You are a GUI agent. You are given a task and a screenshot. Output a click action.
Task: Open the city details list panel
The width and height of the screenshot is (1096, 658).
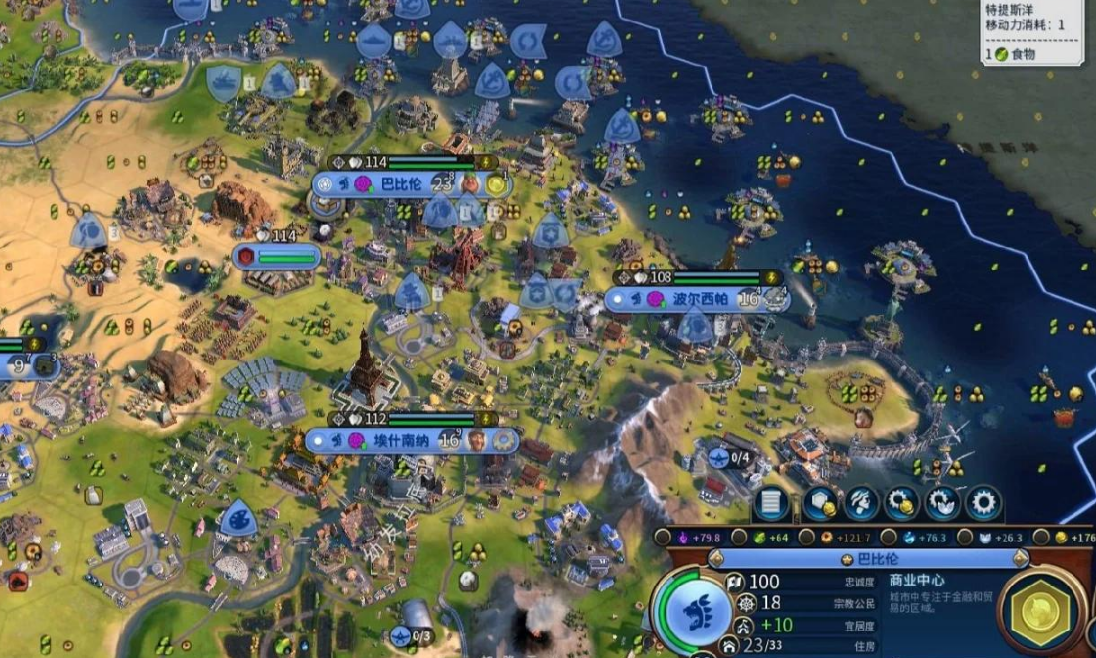772,503
